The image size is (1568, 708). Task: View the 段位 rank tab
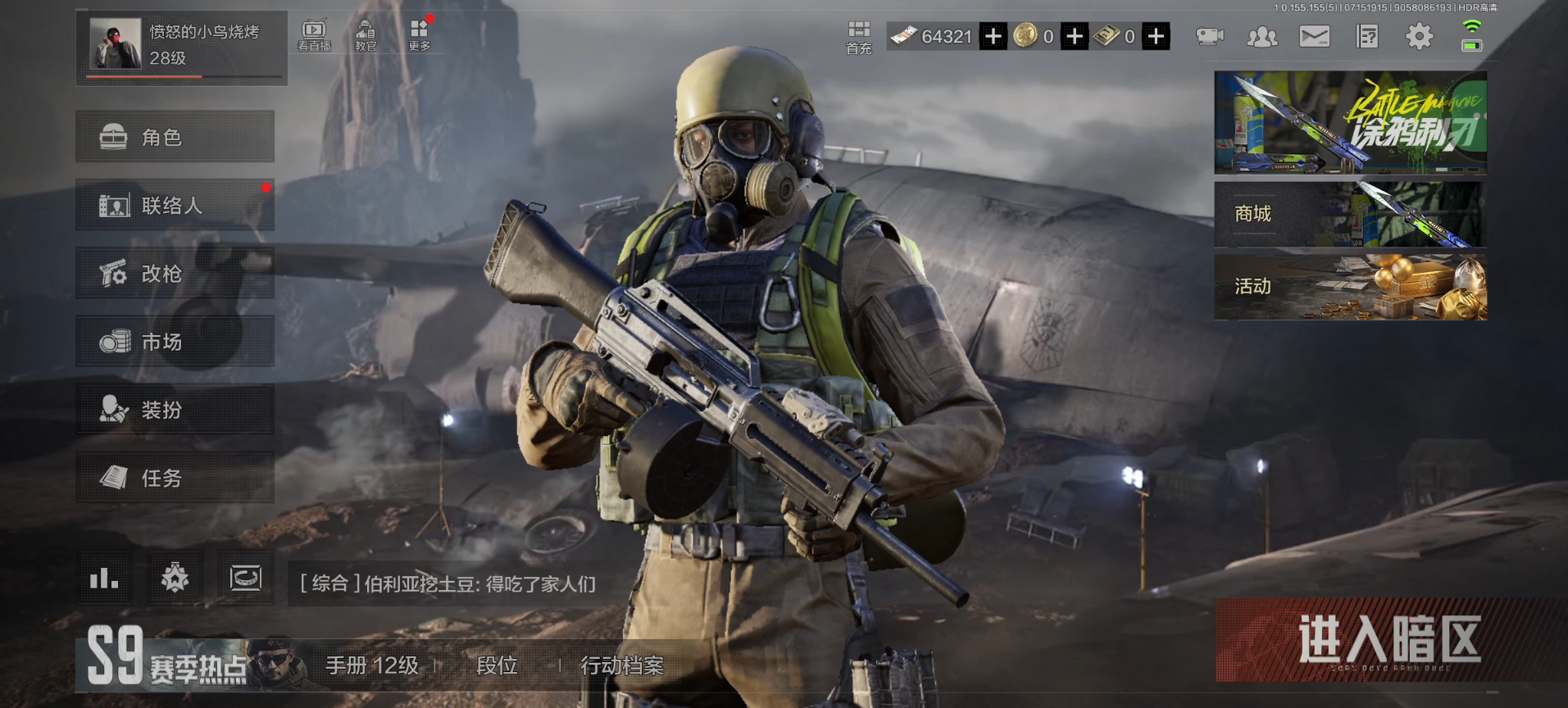(x=497, y=665)
